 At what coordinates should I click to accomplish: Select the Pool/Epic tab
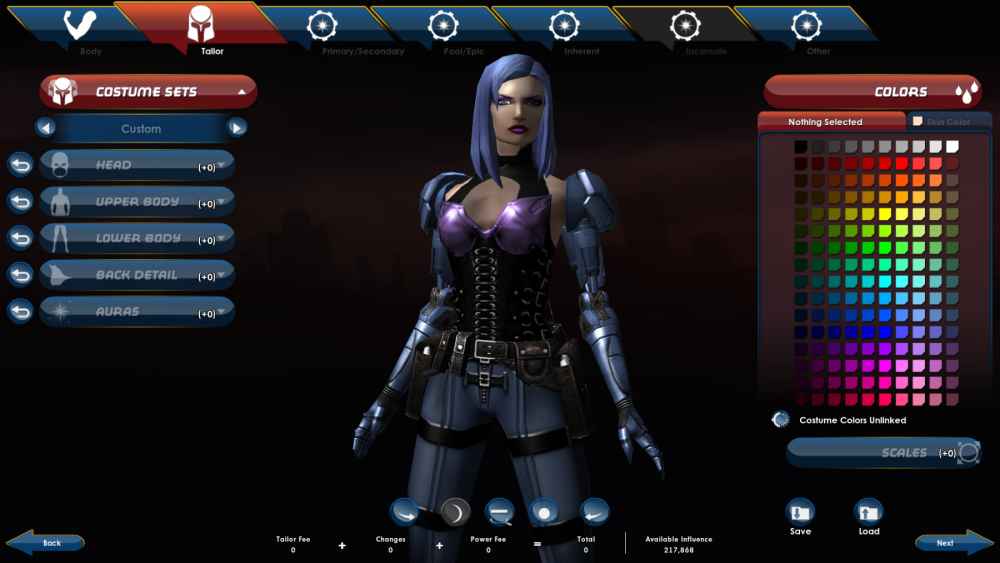pyautogui.click(x=443, y=30)
